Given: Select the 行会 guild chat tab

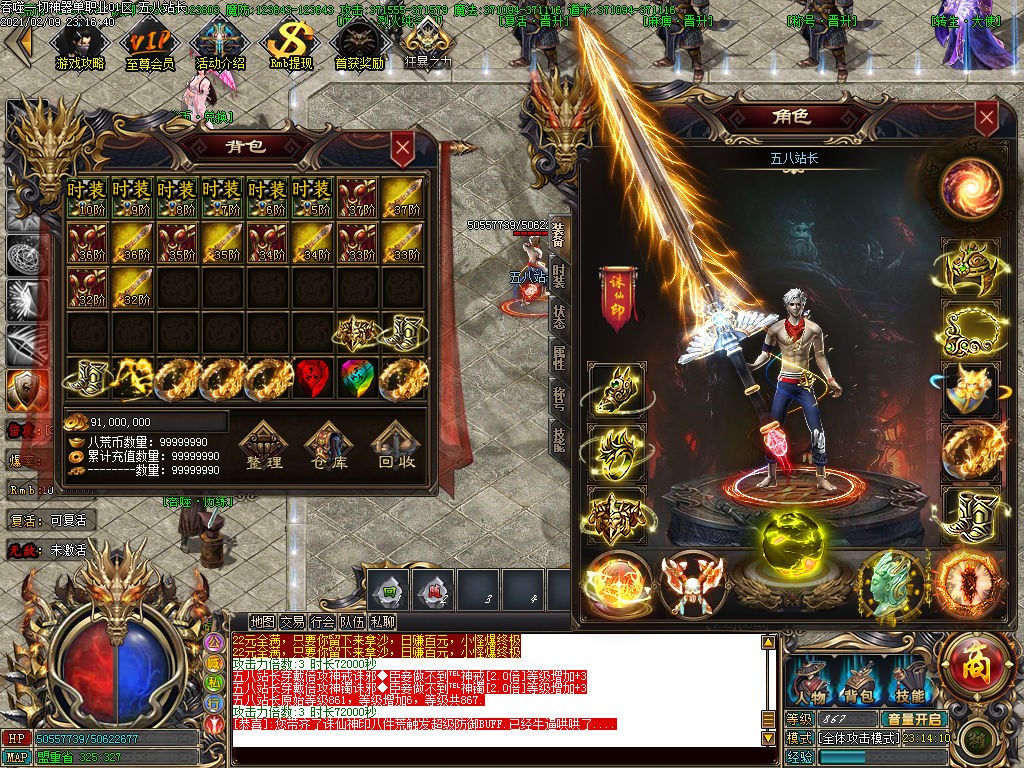Looking at the screenshot, I should pyautogui.click(x=322, y=622).
